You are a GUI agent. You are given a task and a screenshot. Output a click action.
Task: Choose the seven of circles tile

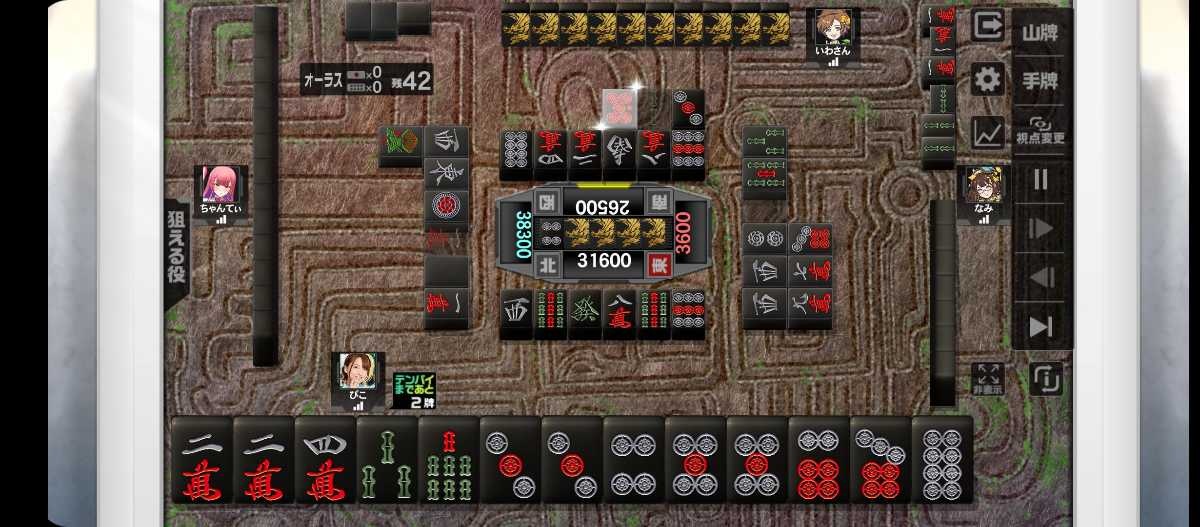coord(881,460)
